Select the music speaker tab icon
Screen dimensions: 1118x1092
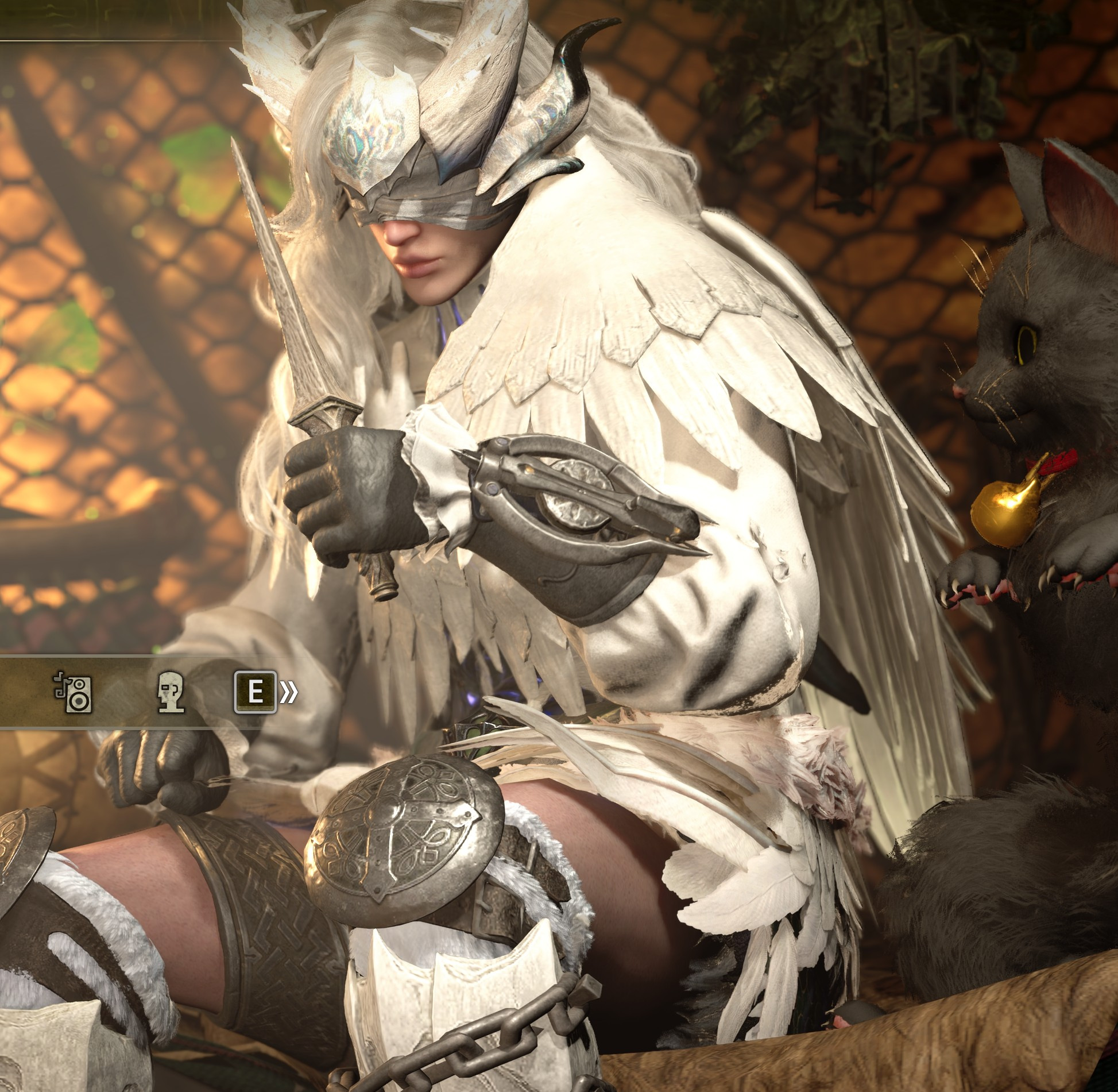click(x=74, y=692)
